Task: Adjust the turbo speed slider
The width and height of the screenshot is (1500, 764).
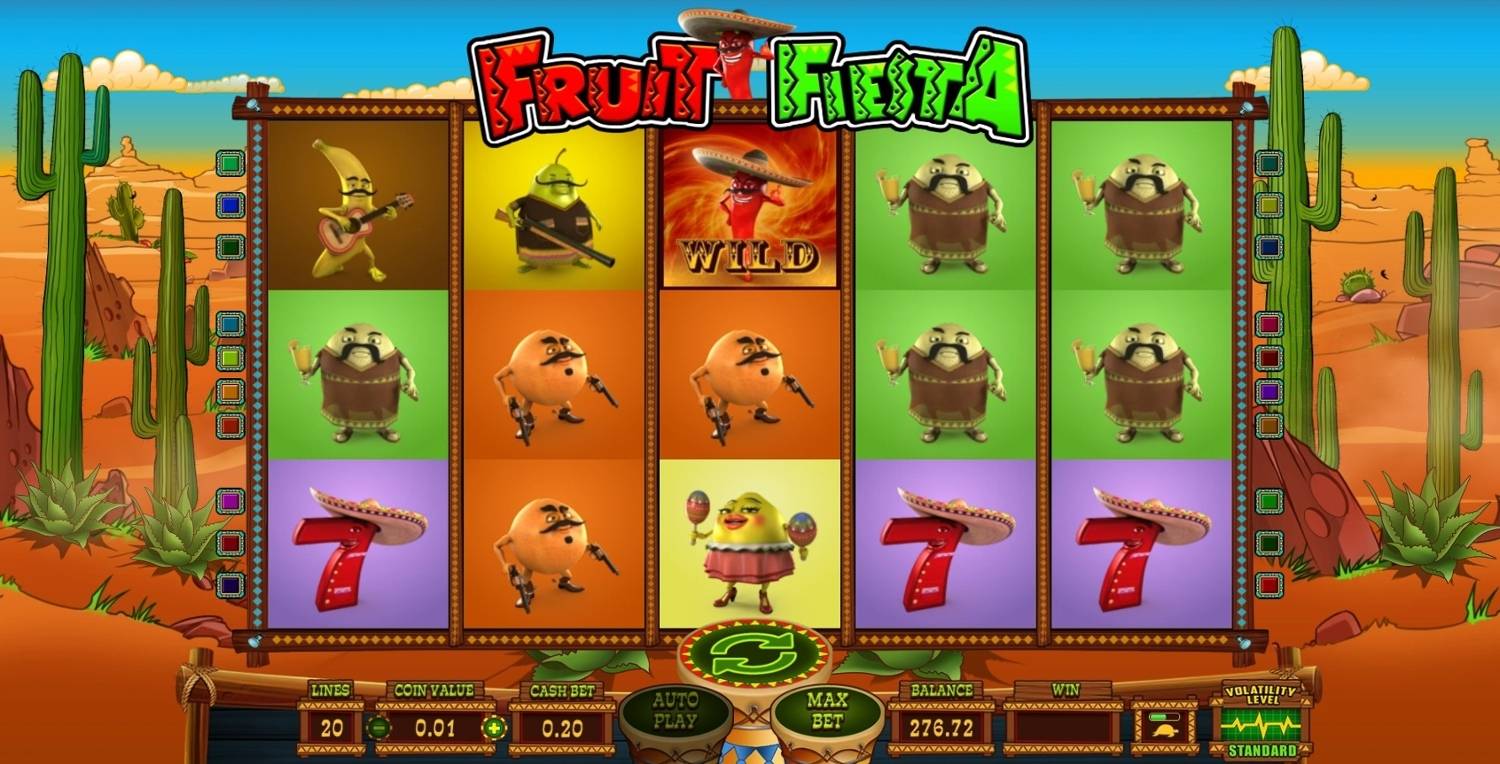Action: pyautogui.click(x=1164, y=717)
